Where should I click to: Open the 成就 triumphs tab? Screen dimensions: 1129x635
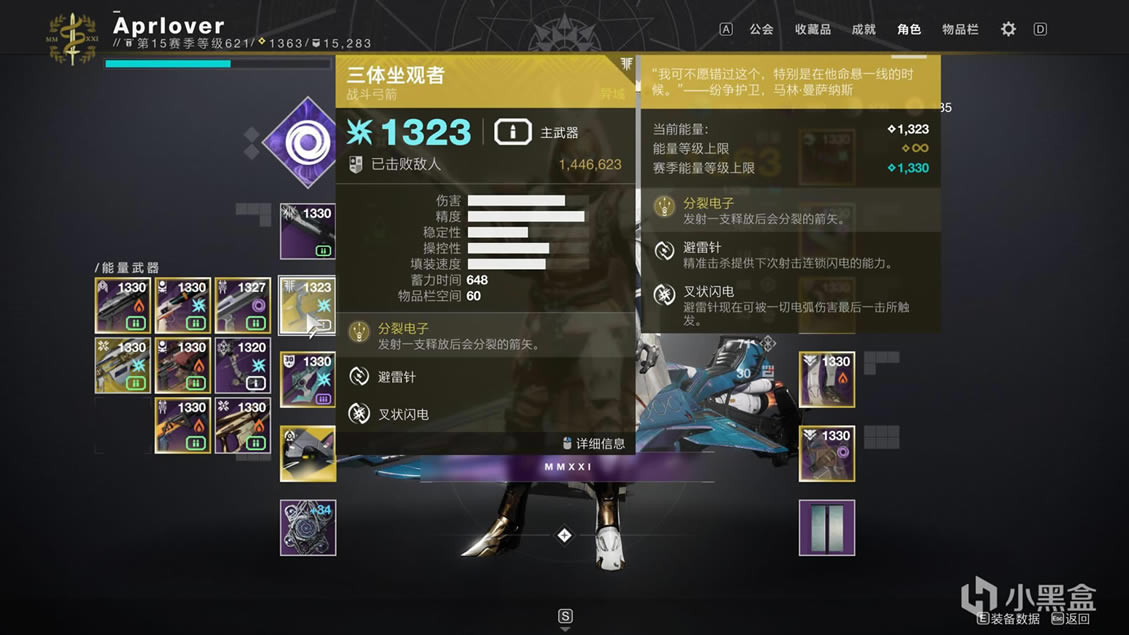tap(863, 29)
